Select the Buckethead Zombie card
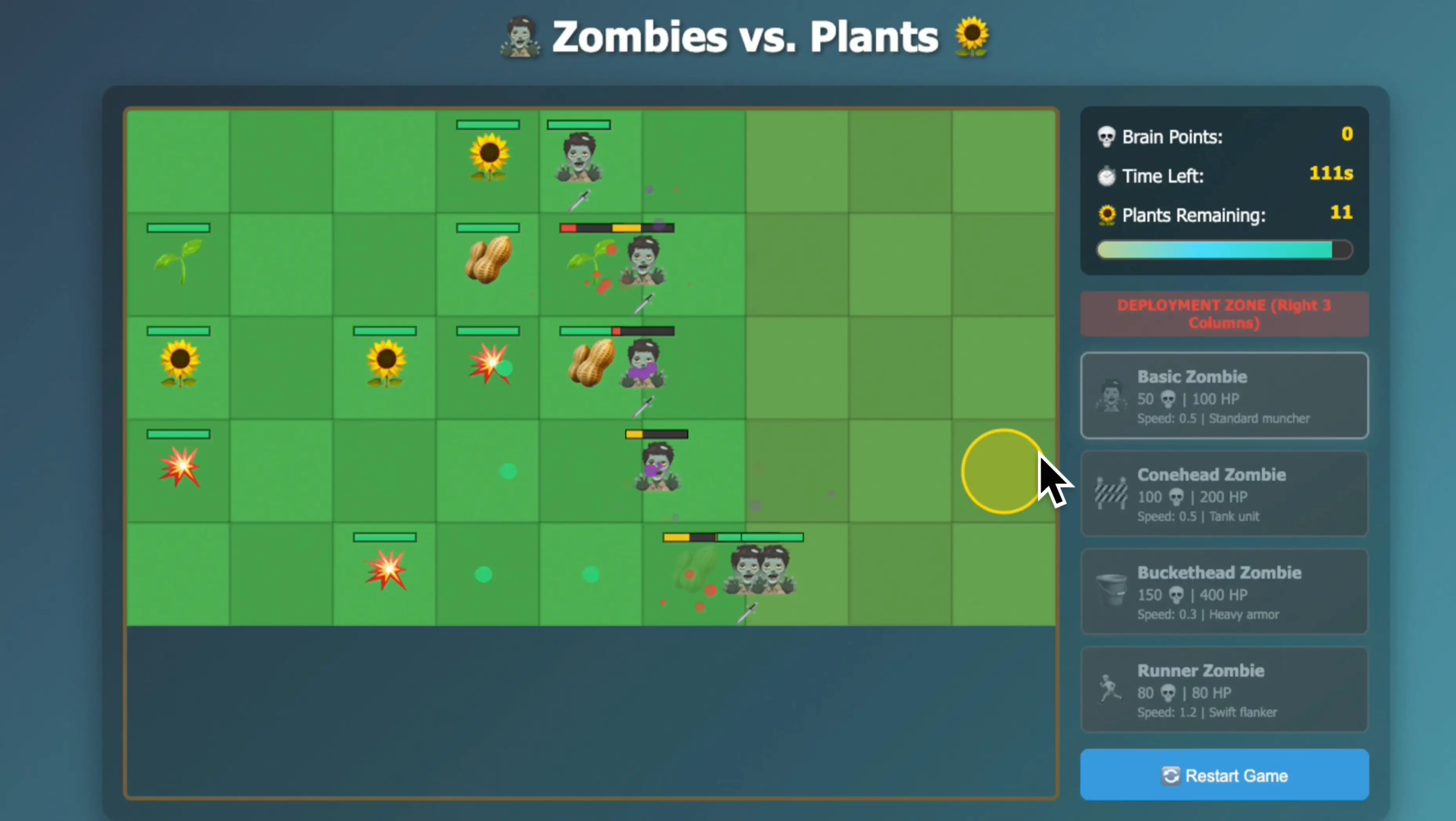 coord(1223,592)
